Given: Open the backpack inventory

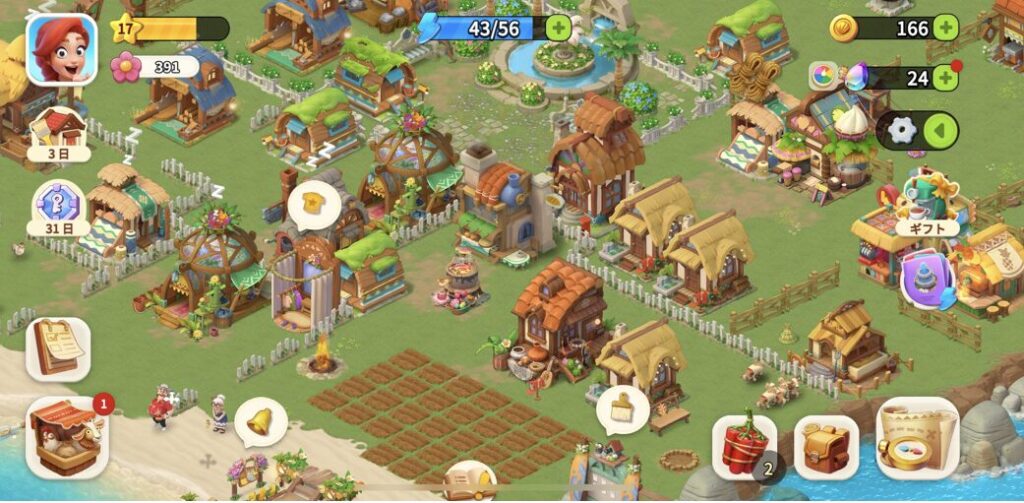Looking at the screenshot, I should (x=826, y=446).
